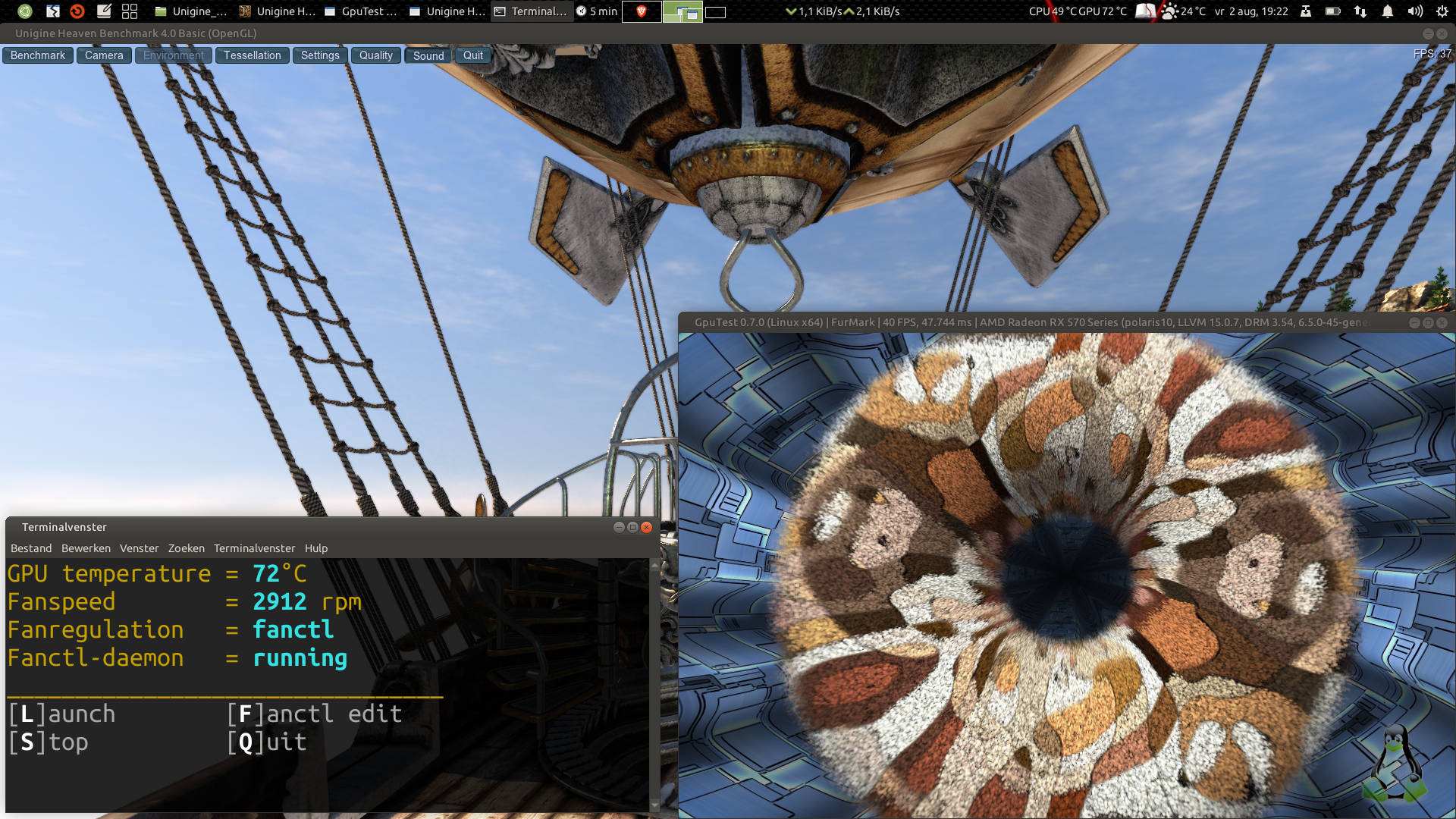Viewport: 1456px width, 819px height.
Task: Open the Benchmark menu button
Action: [x=38, y=55]
